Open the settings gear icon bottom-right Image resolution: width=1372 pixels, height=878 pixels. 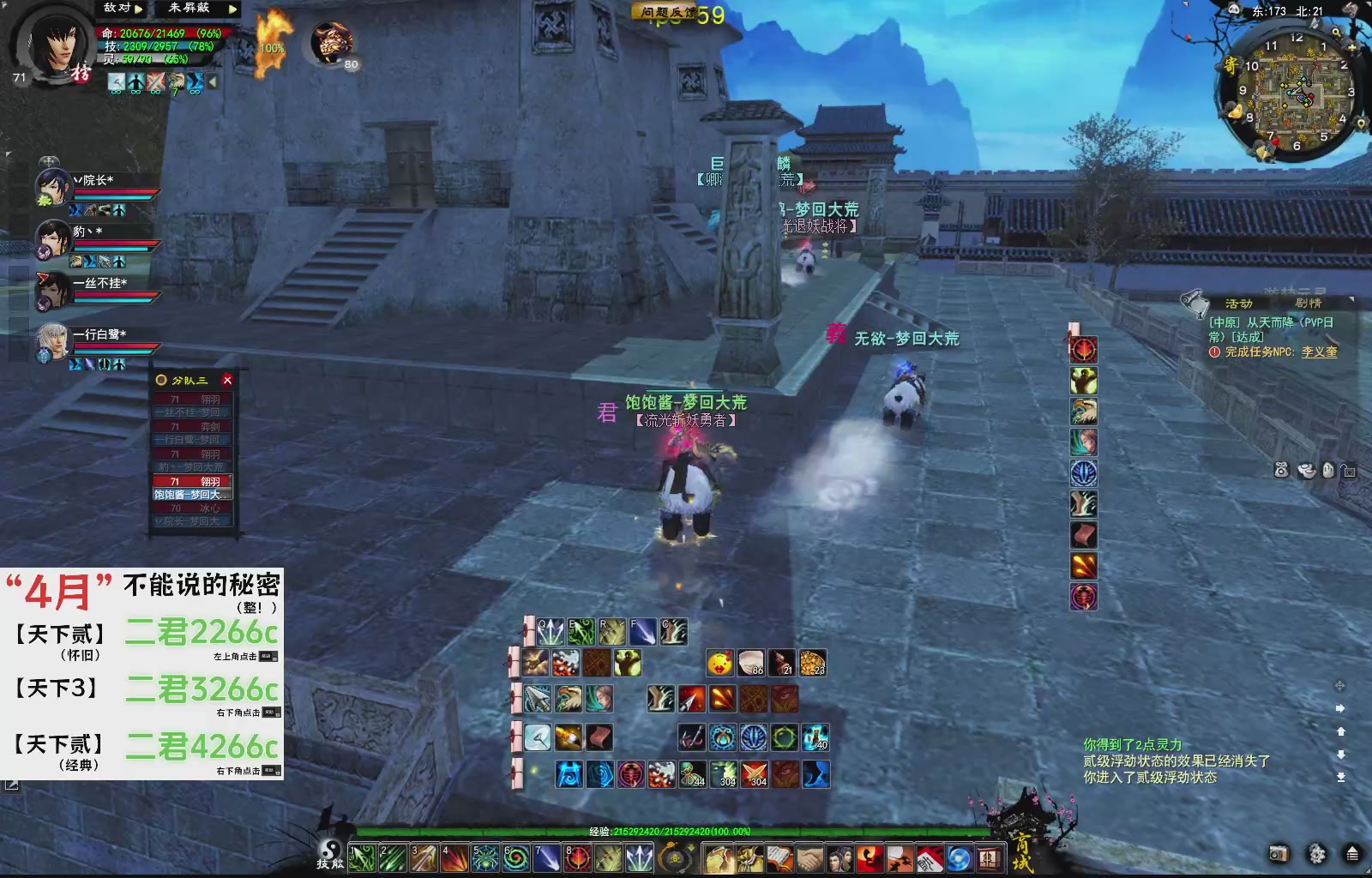[1316, 855]
